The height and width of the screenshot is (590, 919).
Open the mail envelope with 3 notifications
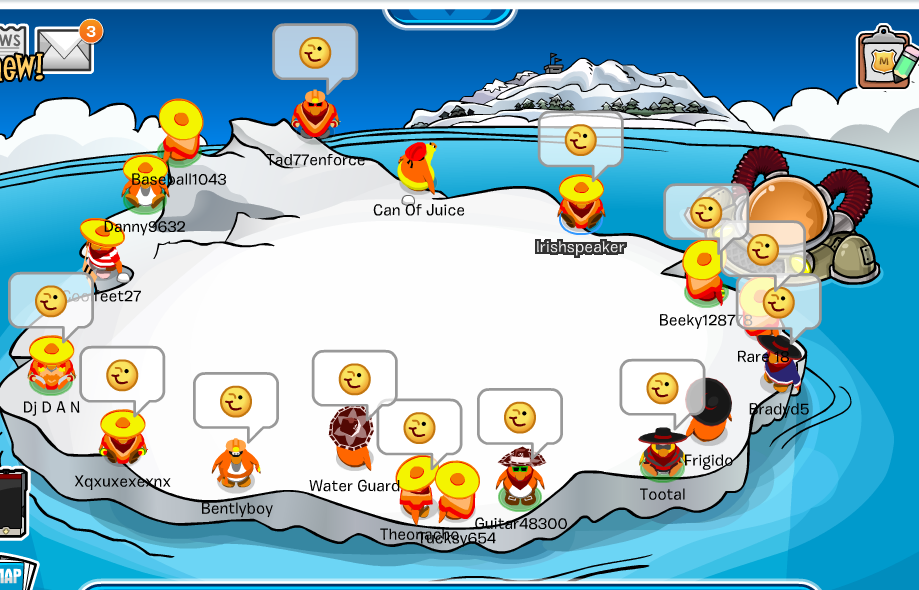64,49
